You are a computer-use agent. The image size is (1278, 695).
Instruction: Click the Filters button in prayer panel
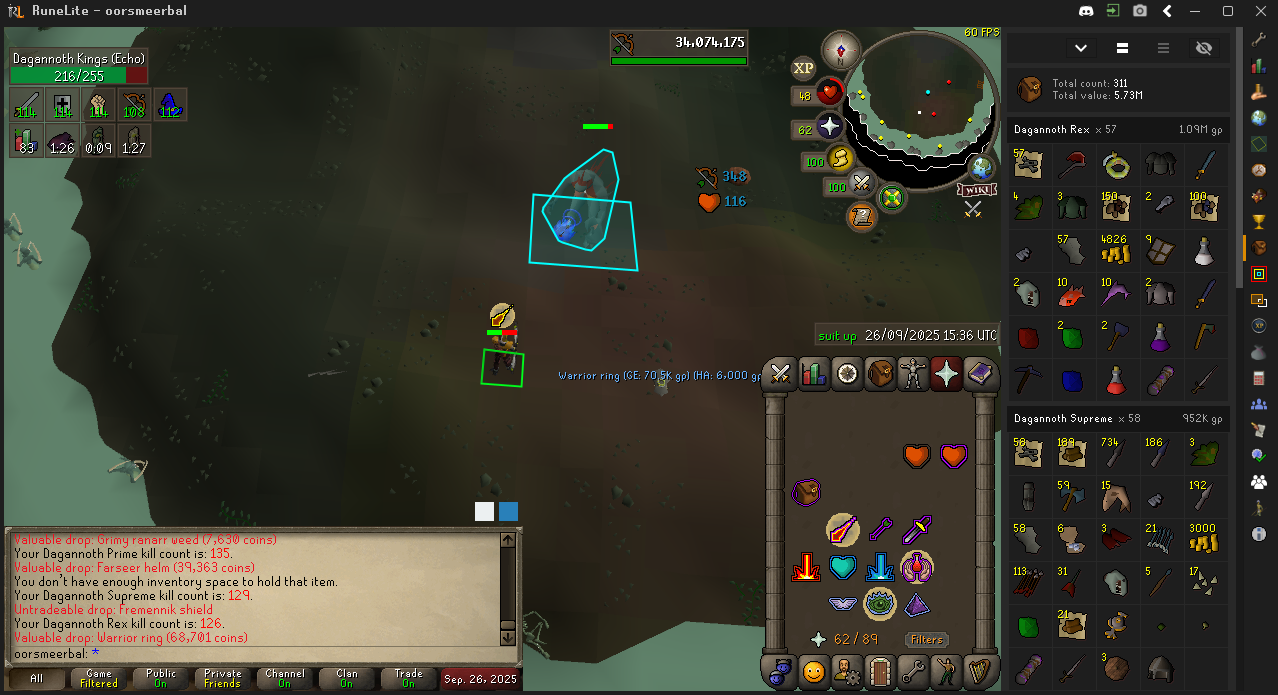(927, 639)
